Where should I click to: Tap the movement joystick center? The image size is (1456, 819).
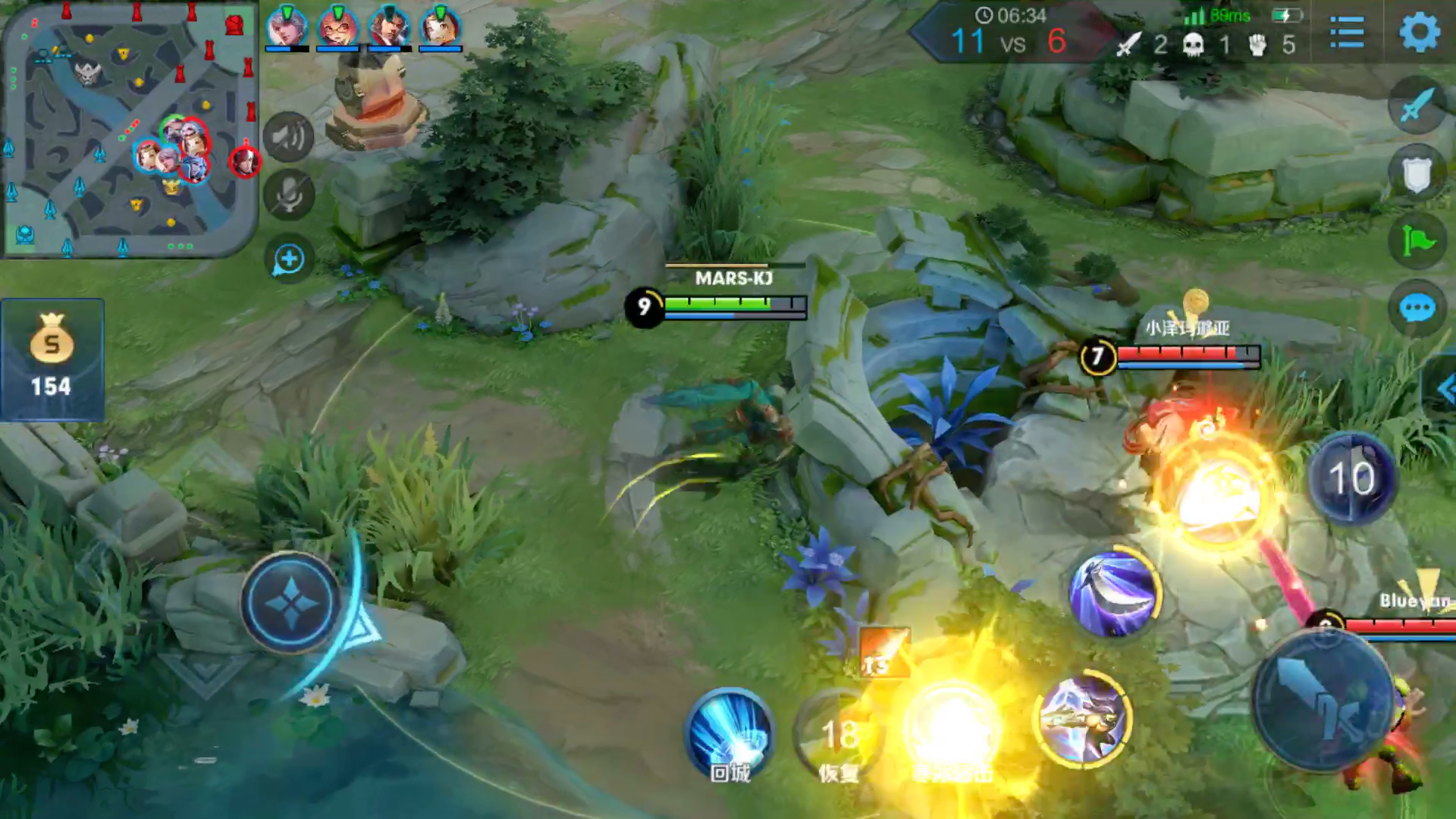point(291,603)
